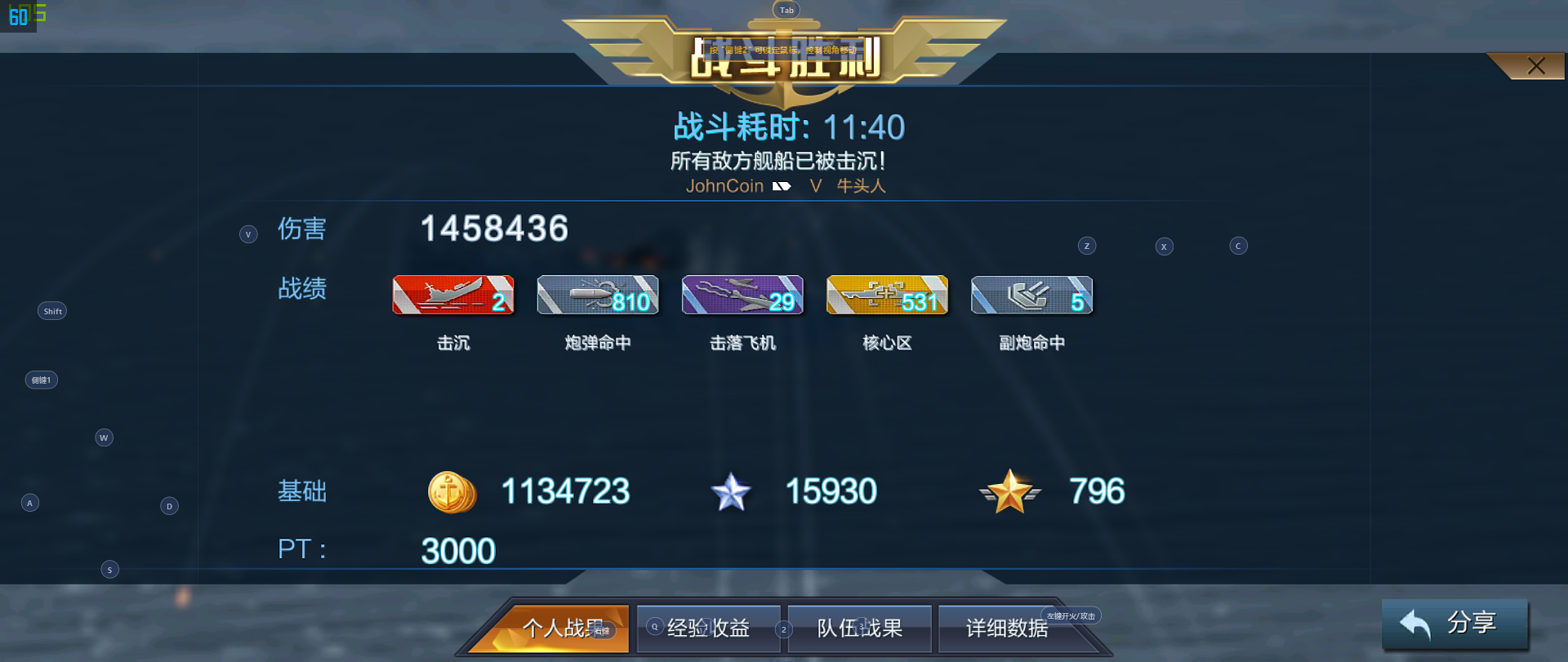
Task: Click the Tab indicator at top
Action: coord(786,9)
